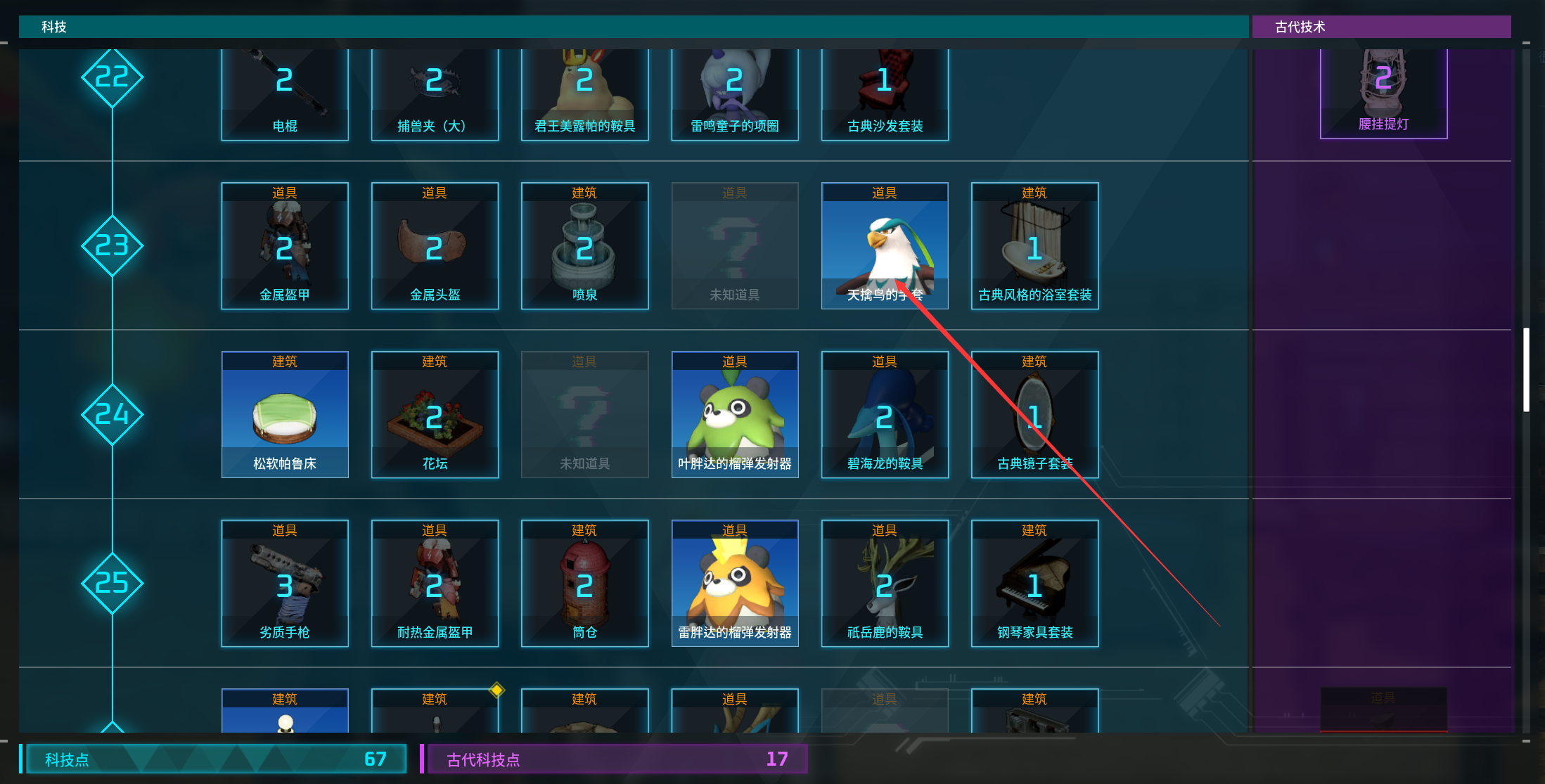Select the 捕兽夹（大） tech tile
Image resolution: width=1545 pixels, height=784 pixels.
[435, 95]
